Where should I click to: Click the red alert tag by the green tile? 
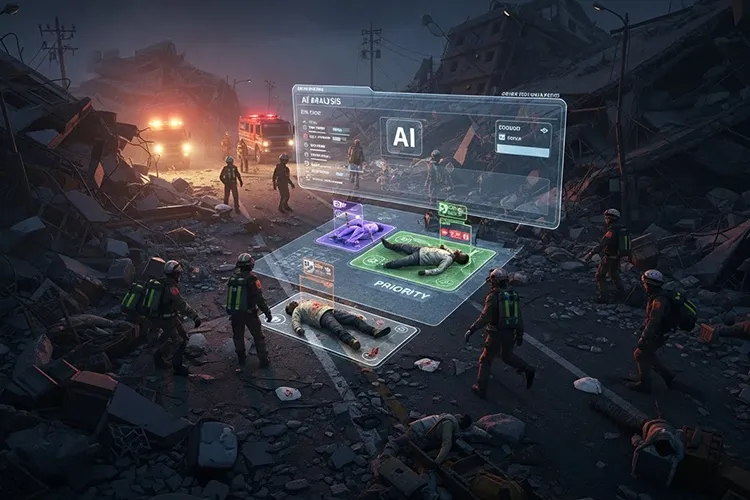tap(455, 233)
